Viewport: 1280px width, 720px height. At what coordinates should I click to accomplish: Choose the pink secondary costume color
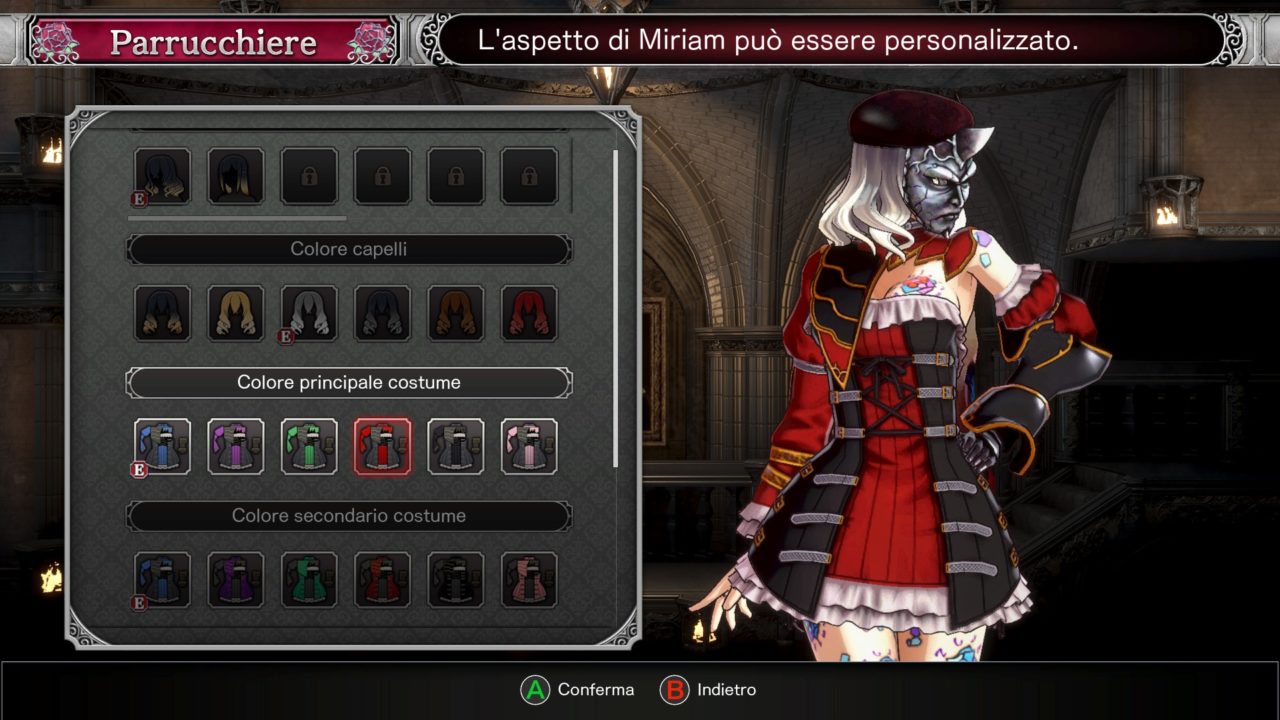[x=529, y=580]
